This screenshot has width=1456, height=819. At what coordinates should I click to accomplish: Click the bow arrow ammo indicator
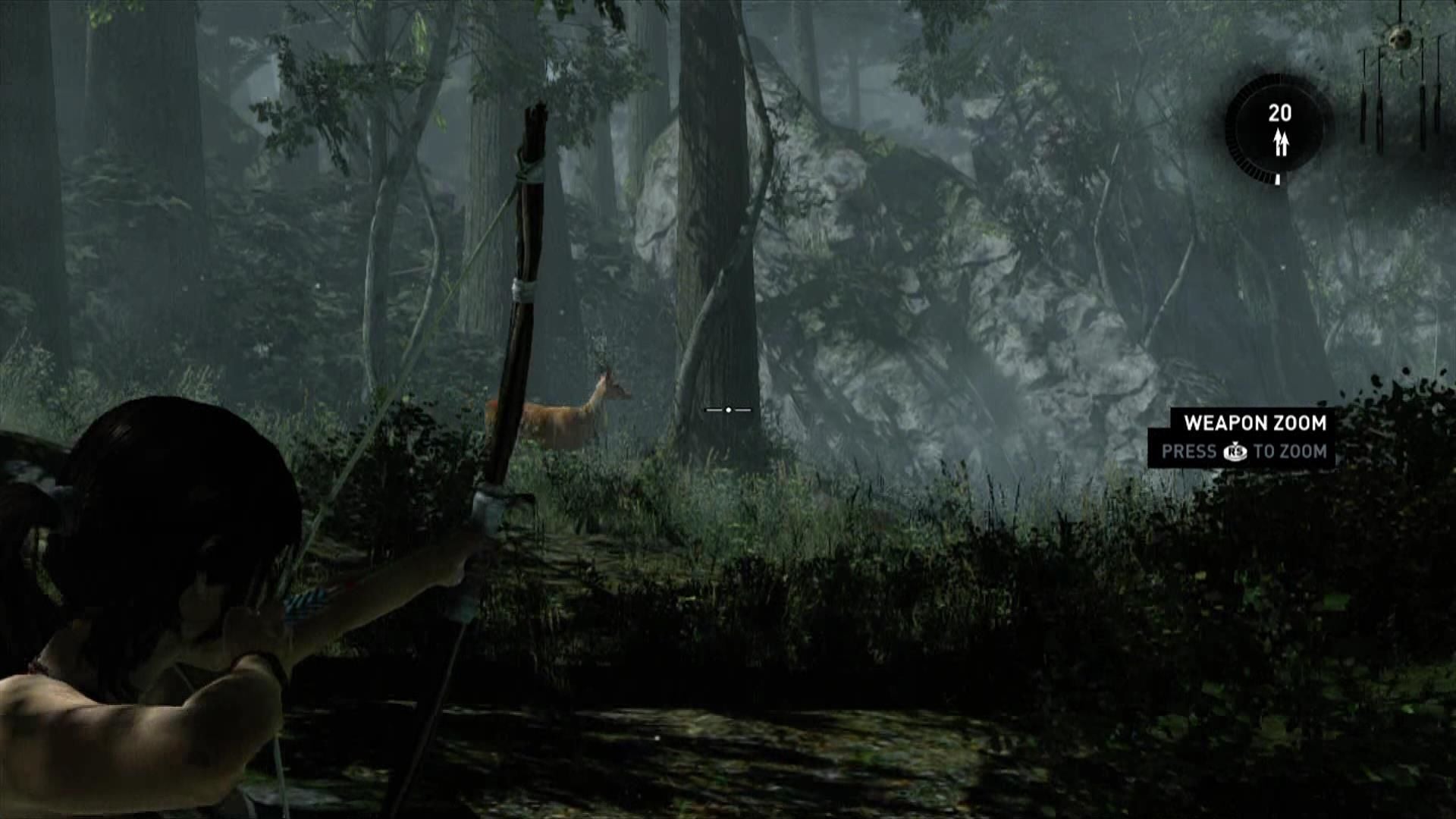(x=1279, y=128)
